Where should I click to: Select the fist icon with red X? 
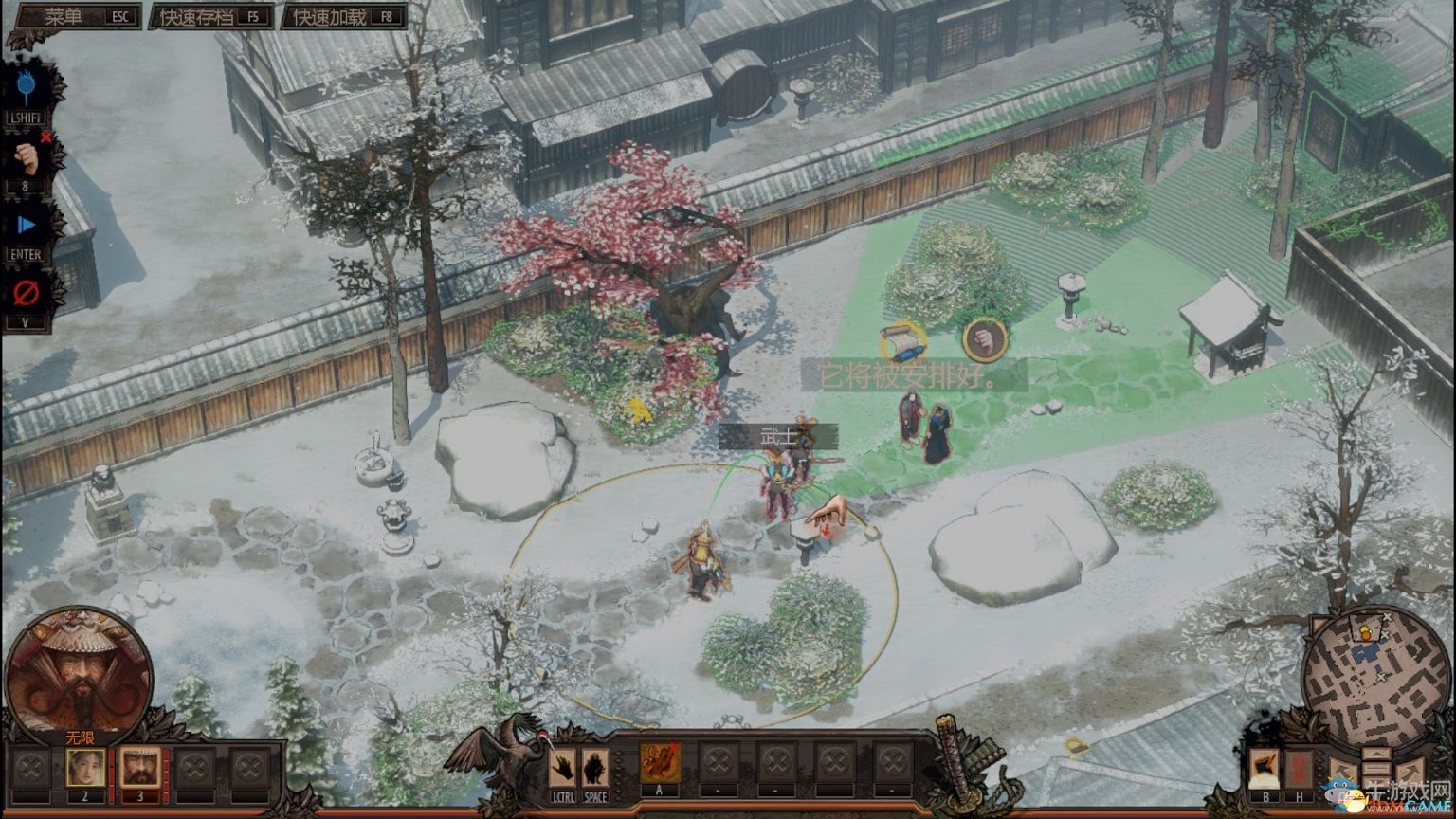pyautogui.click(x=26, y=156)
